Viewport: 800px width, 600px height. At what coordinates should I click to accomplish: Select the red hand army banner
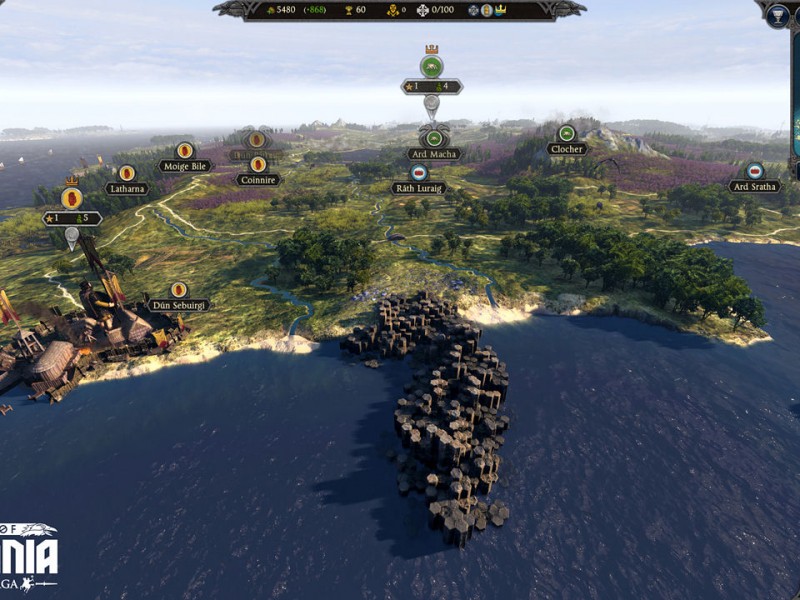point(71,198)
